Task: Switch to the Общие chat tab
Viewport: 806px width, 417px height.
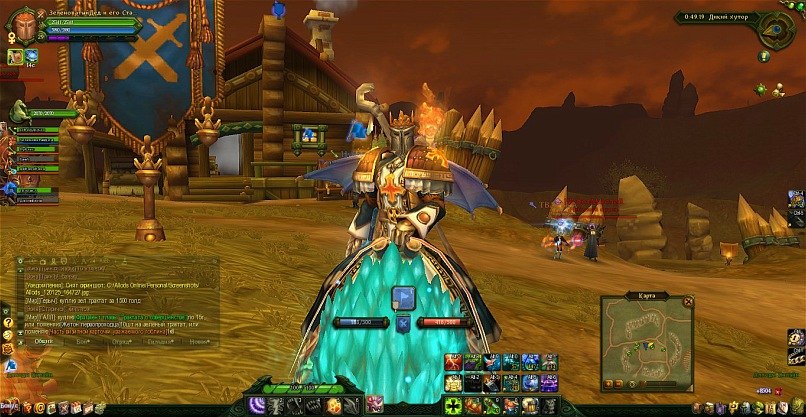Action: coord(43,340)
